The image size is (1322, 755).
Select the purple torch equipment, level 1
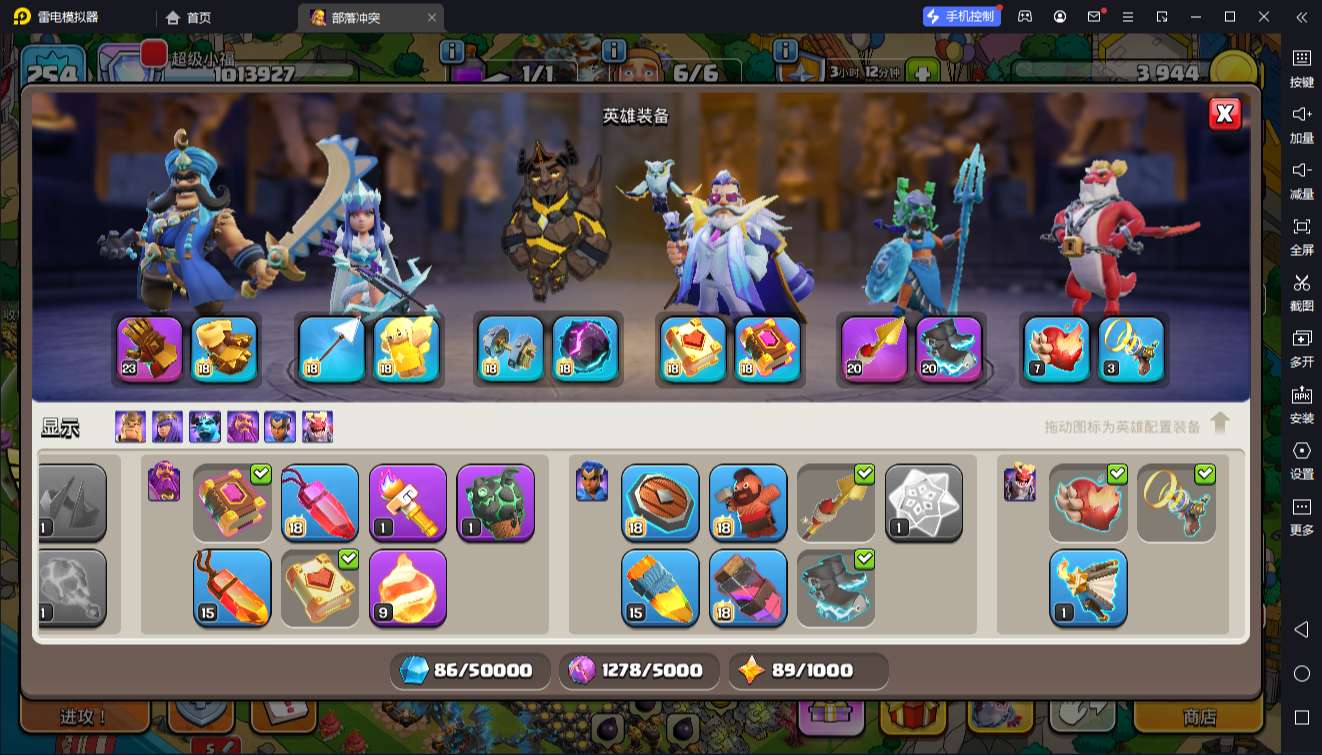408,502
